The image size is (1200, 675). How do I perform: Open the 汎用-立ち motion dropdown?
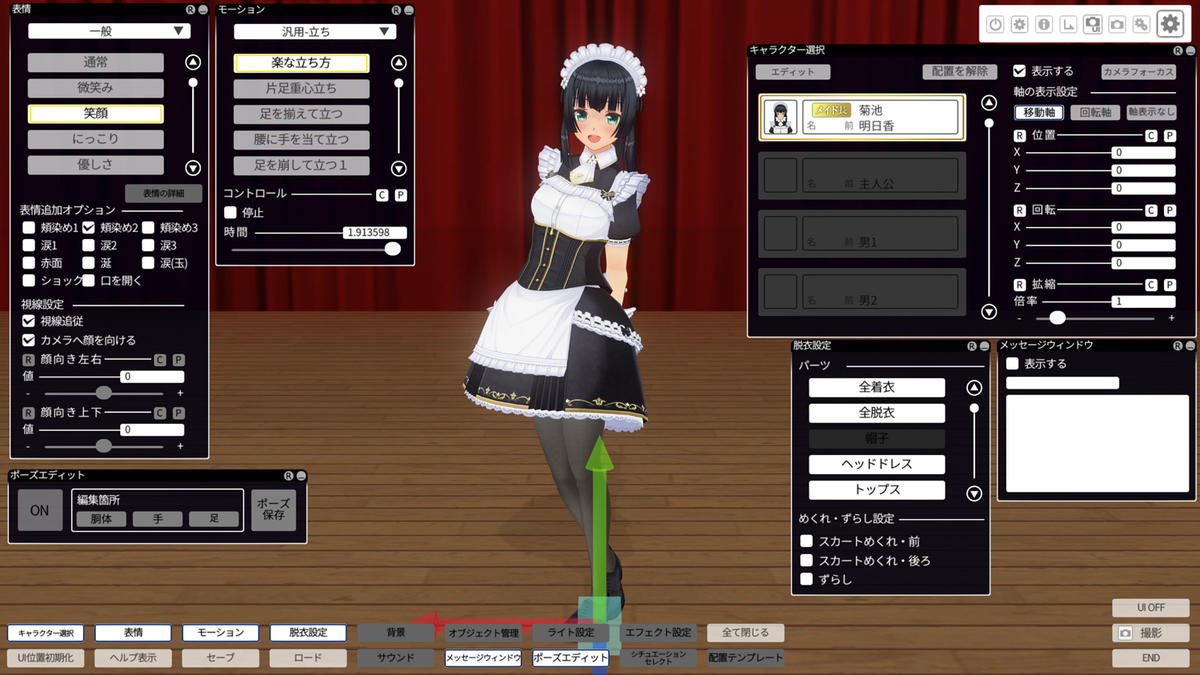315,31
